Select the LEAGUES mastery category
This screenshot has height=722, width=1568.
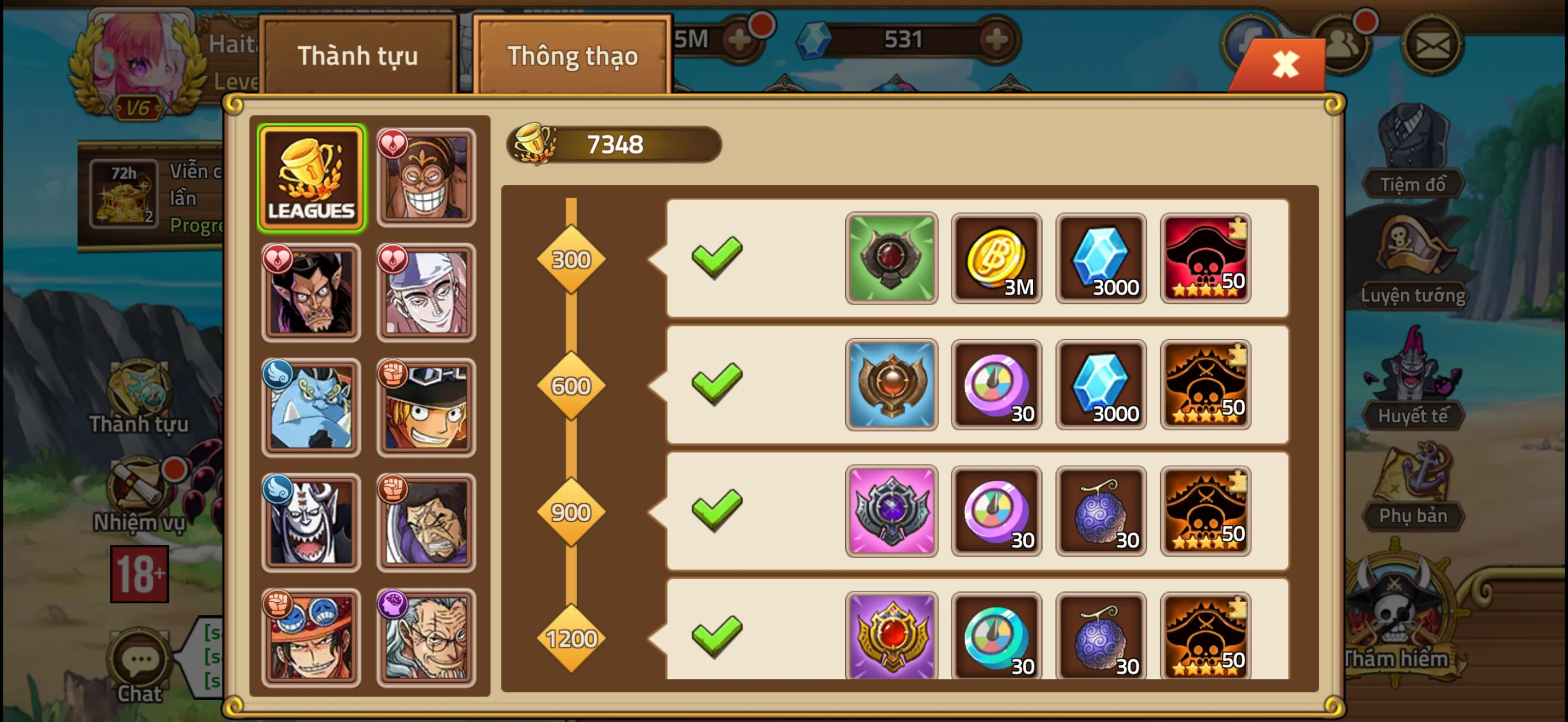tap(311, 177)
